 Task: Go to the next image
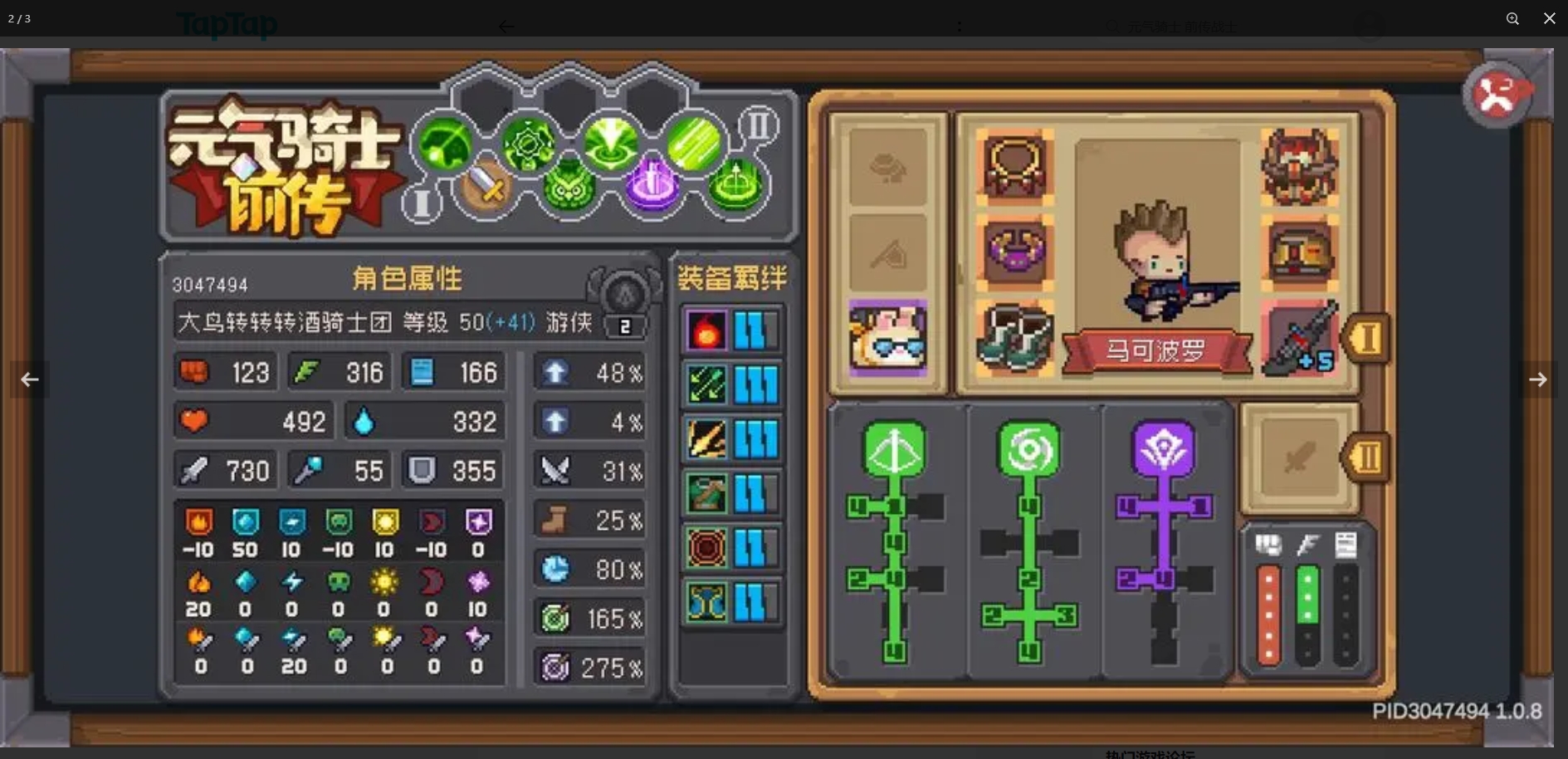[x=1537, y=379]
